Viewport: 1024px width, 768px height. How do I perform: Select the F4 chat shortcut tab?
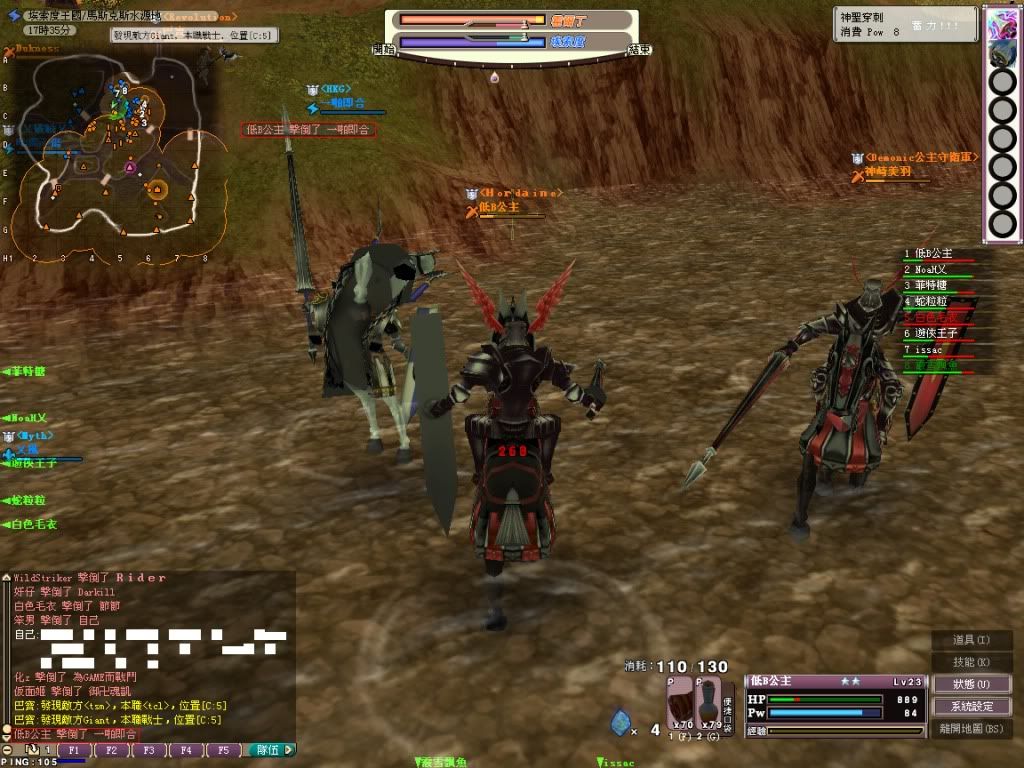pos(185,750)
